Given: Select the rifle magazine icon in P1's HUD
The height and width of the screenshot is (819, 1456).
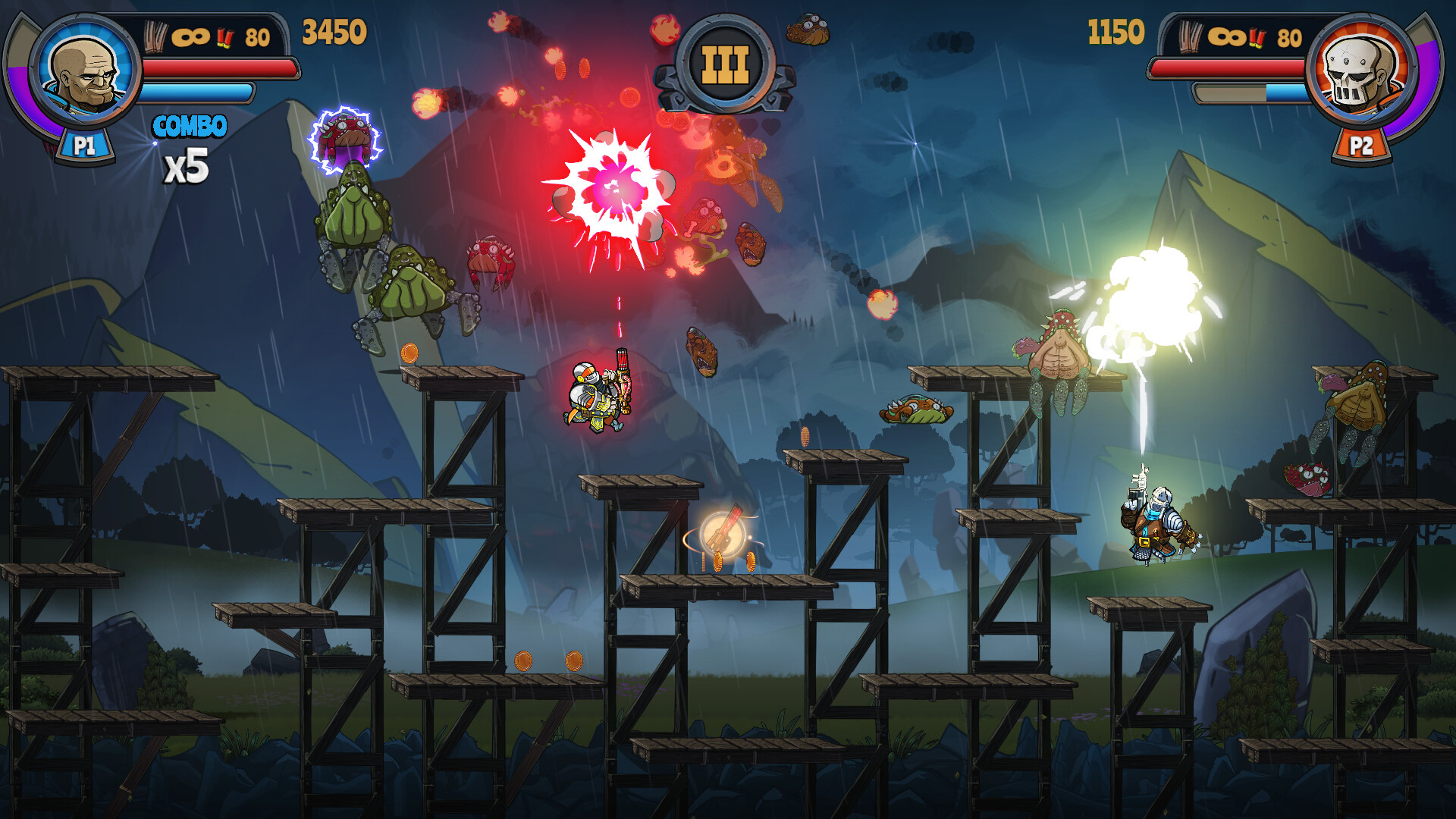Looking at the screenshot, I should point(157,34).
